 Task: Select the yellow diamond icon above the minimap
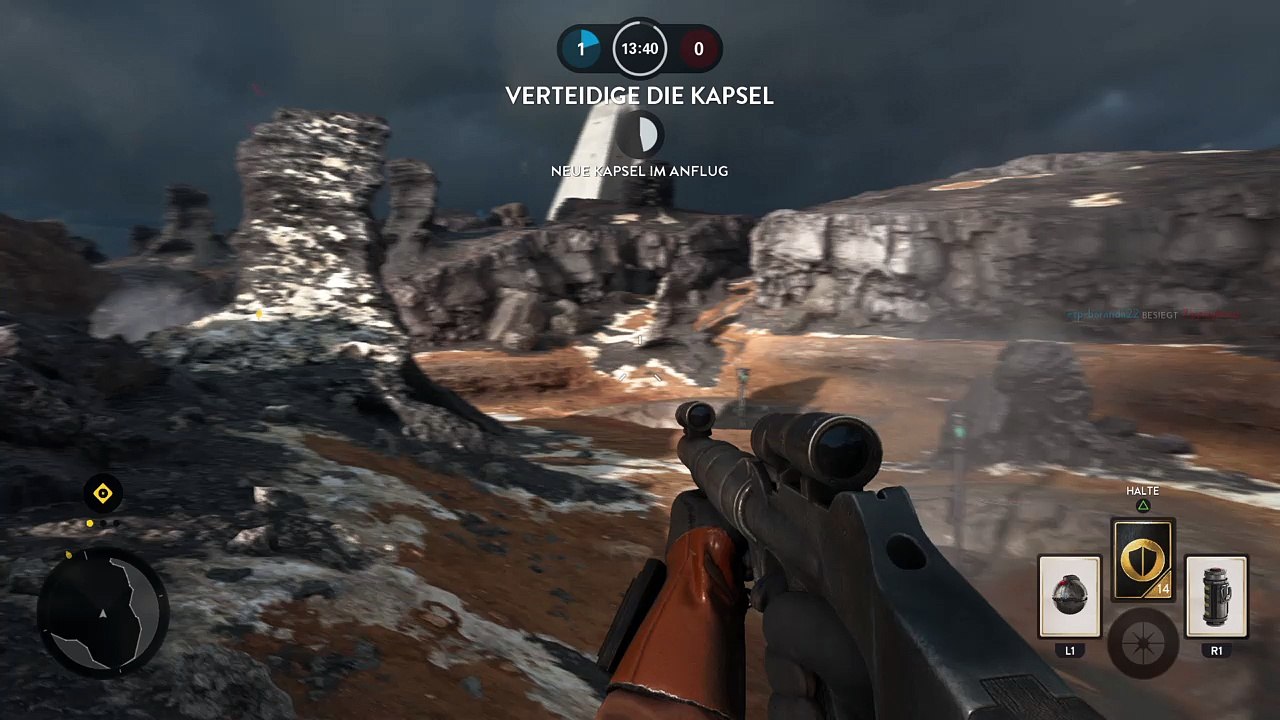click(103, 493)
